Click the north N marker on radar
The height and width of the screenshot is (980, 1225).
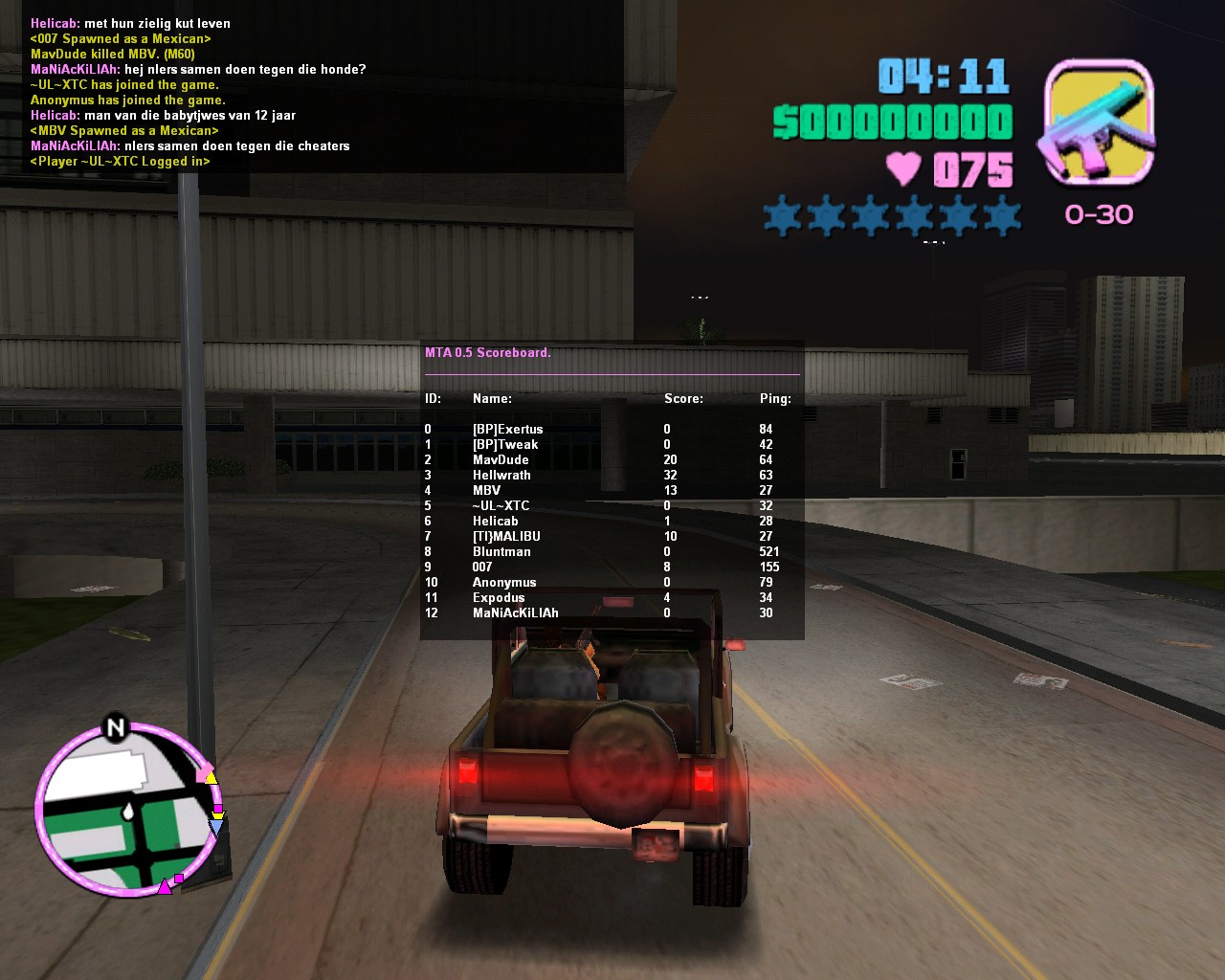click(x=116, y=728)
